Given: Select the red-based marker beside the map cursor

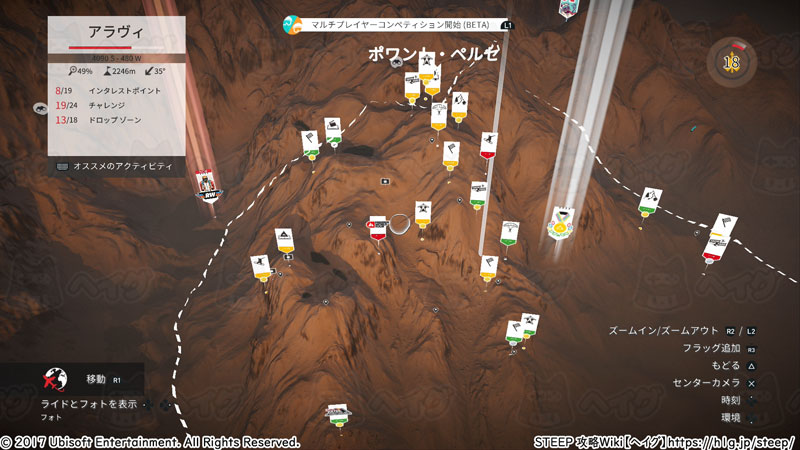Looking at the screenshot, I should pos(378,228).
